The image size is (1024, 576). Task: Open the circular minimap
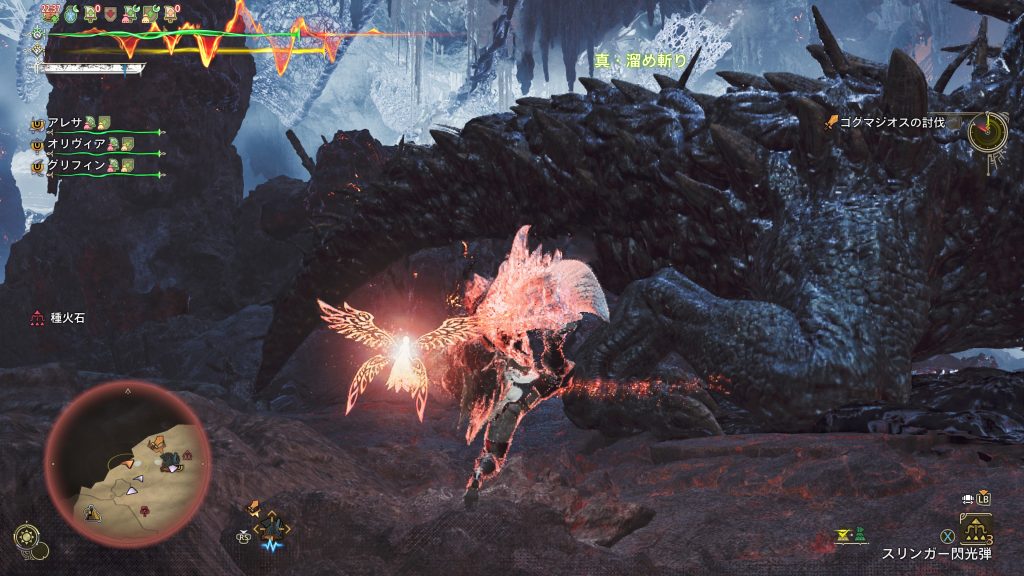(x=127, y=462)
